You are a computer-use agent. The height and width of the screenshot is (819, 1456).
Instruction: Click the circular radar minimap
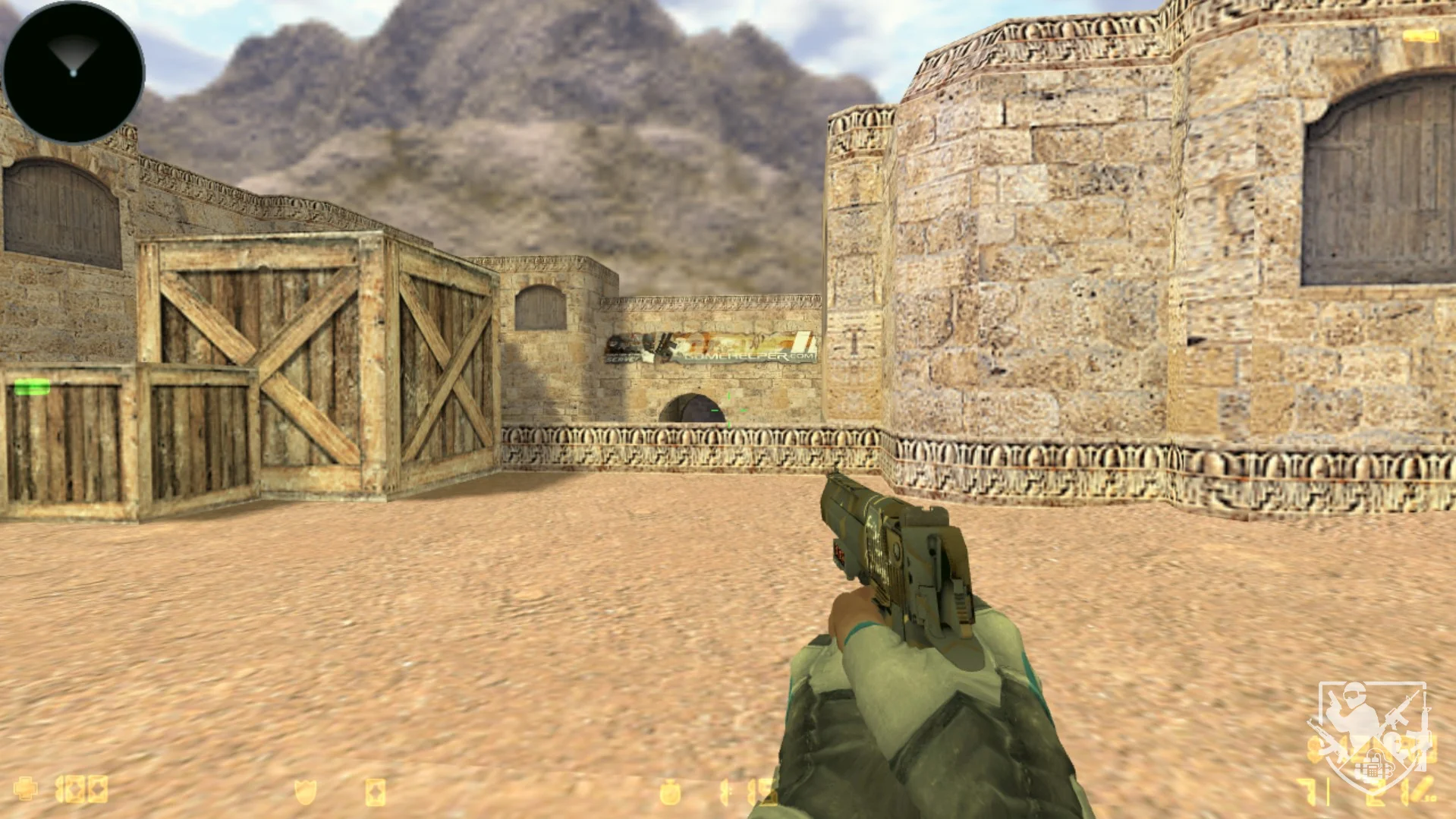(74, 72)
